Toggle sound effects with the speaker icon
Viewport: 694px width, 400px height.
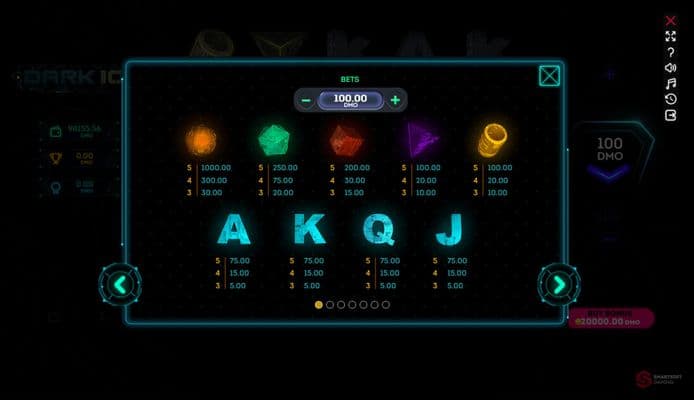(671, 68)
